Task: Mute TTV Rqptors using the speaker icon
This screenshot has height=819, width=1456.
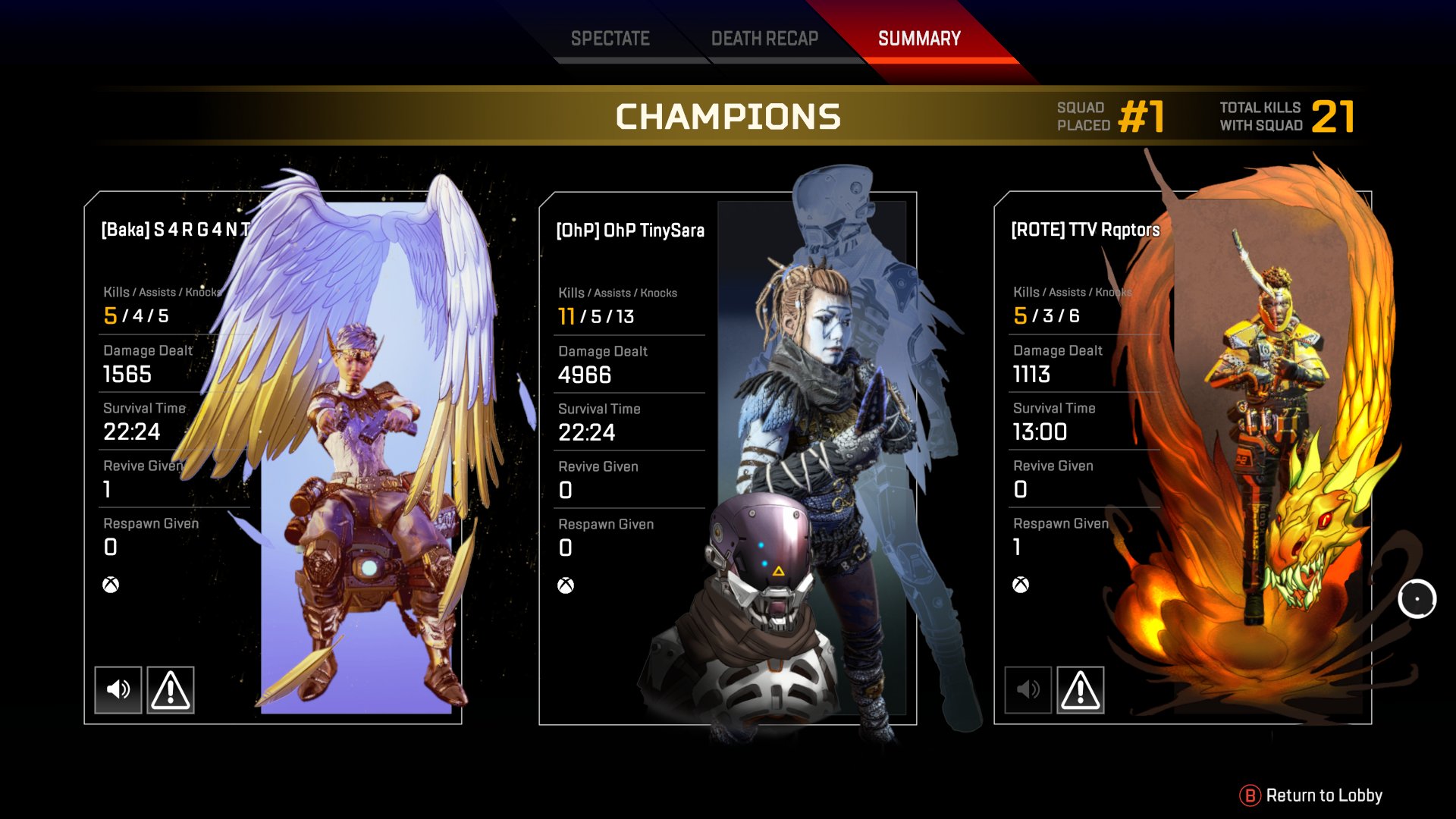Action: [x=1028, y=689]
